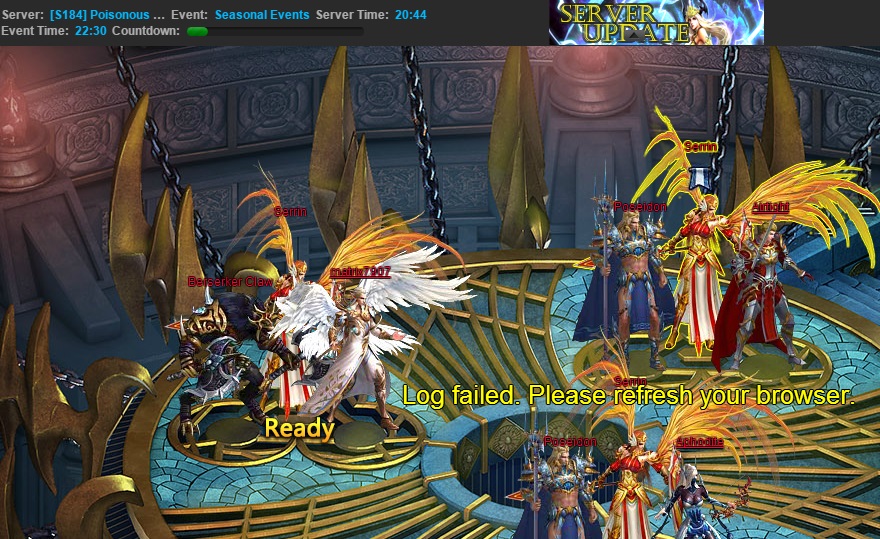The image size is (880, 539).
Task: Open the Seasonal Events link
Action: click(262, 15)
